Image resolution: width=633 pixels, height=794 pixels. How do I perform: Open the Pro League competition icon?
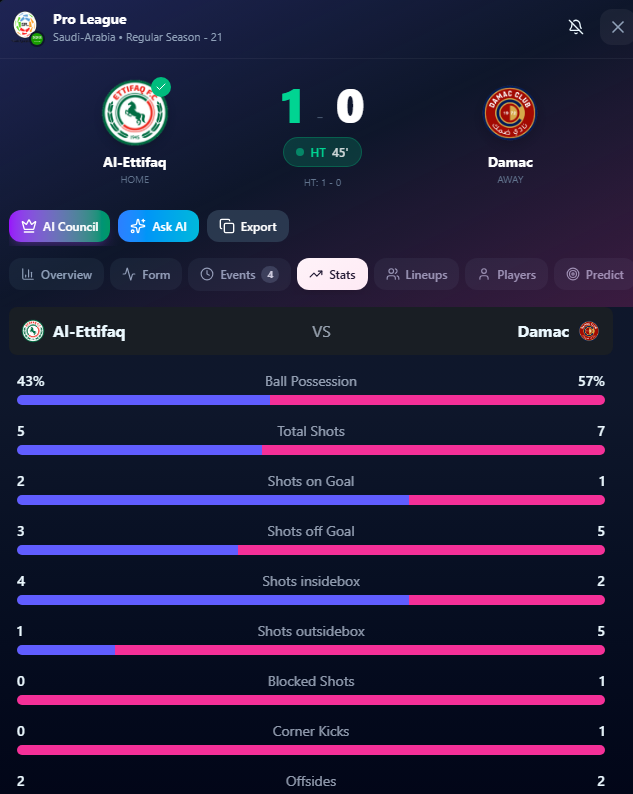tap(25, 27)
